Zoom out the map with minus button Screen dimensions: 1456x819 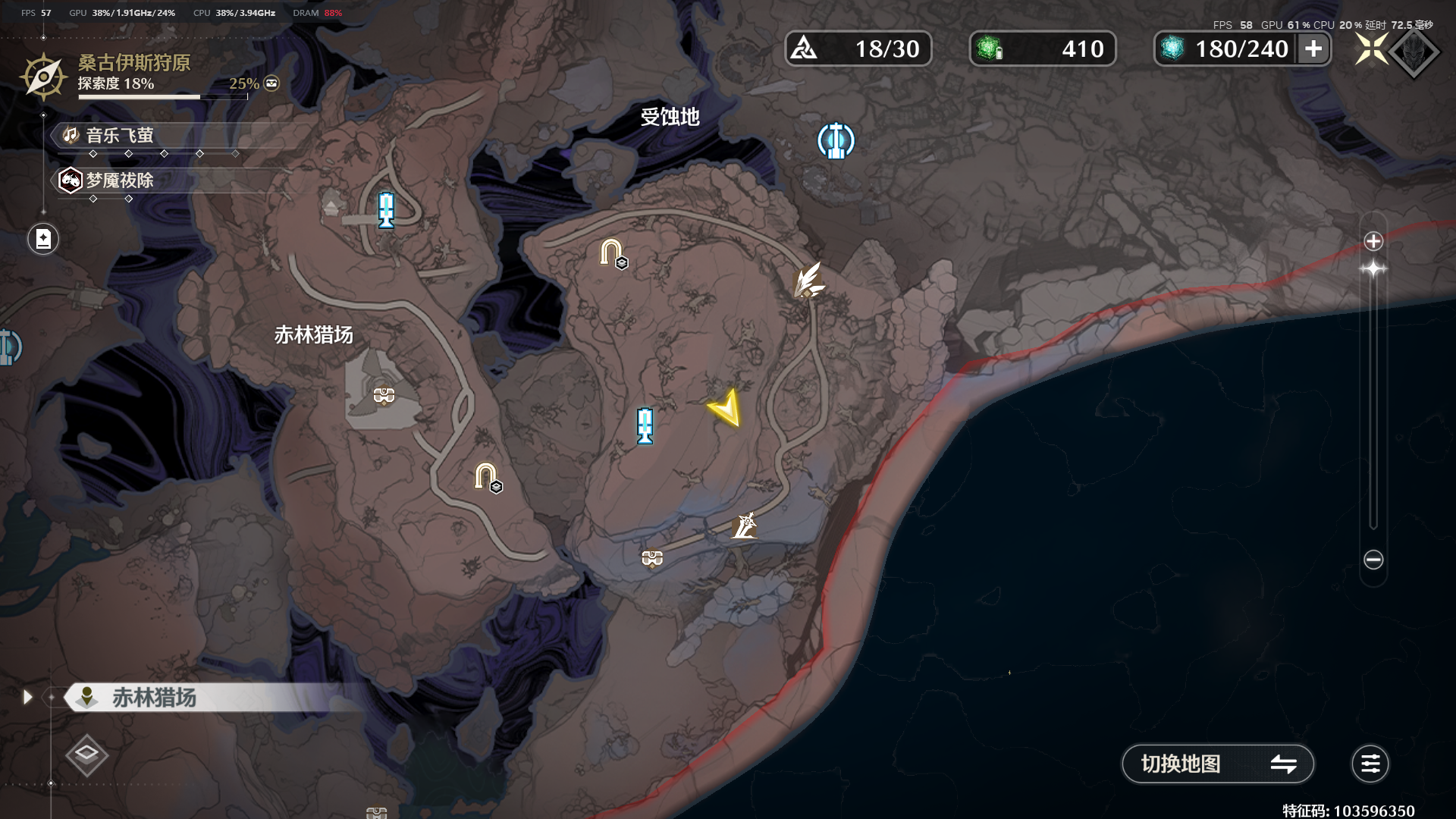(x=1373, y=560)
